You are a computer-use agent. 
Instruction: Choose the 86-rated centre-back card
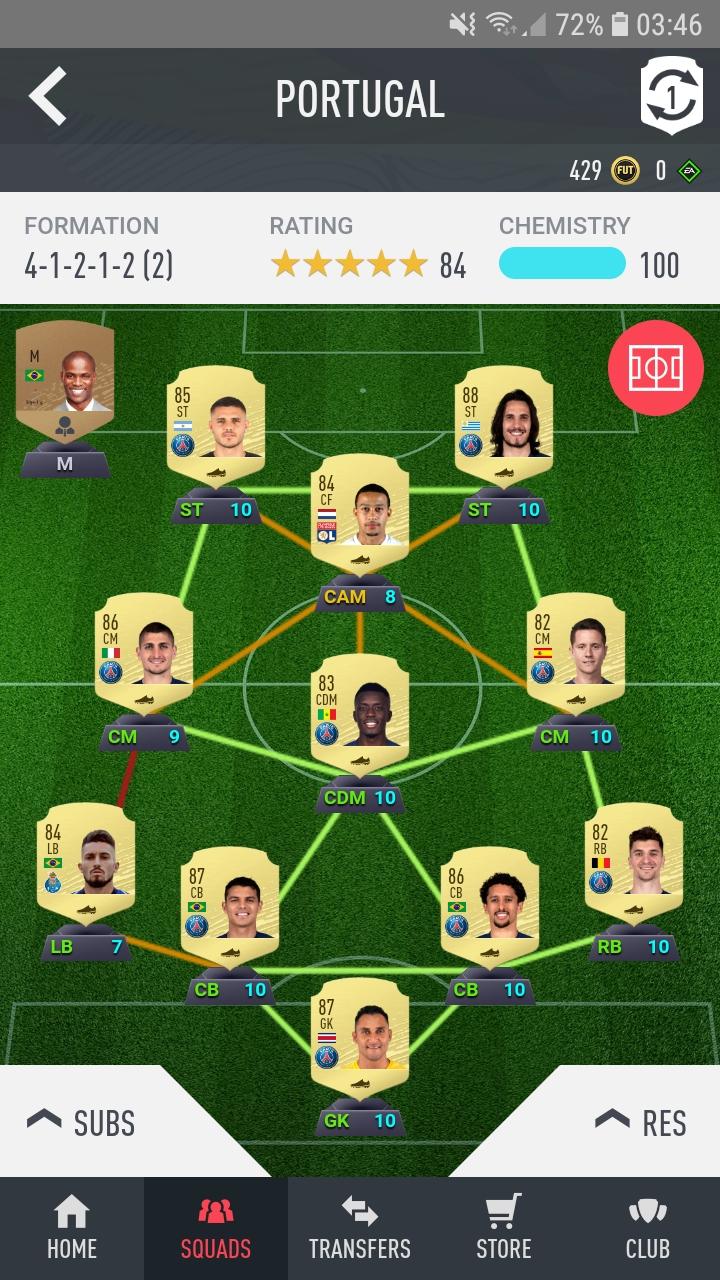pos(488,902)
